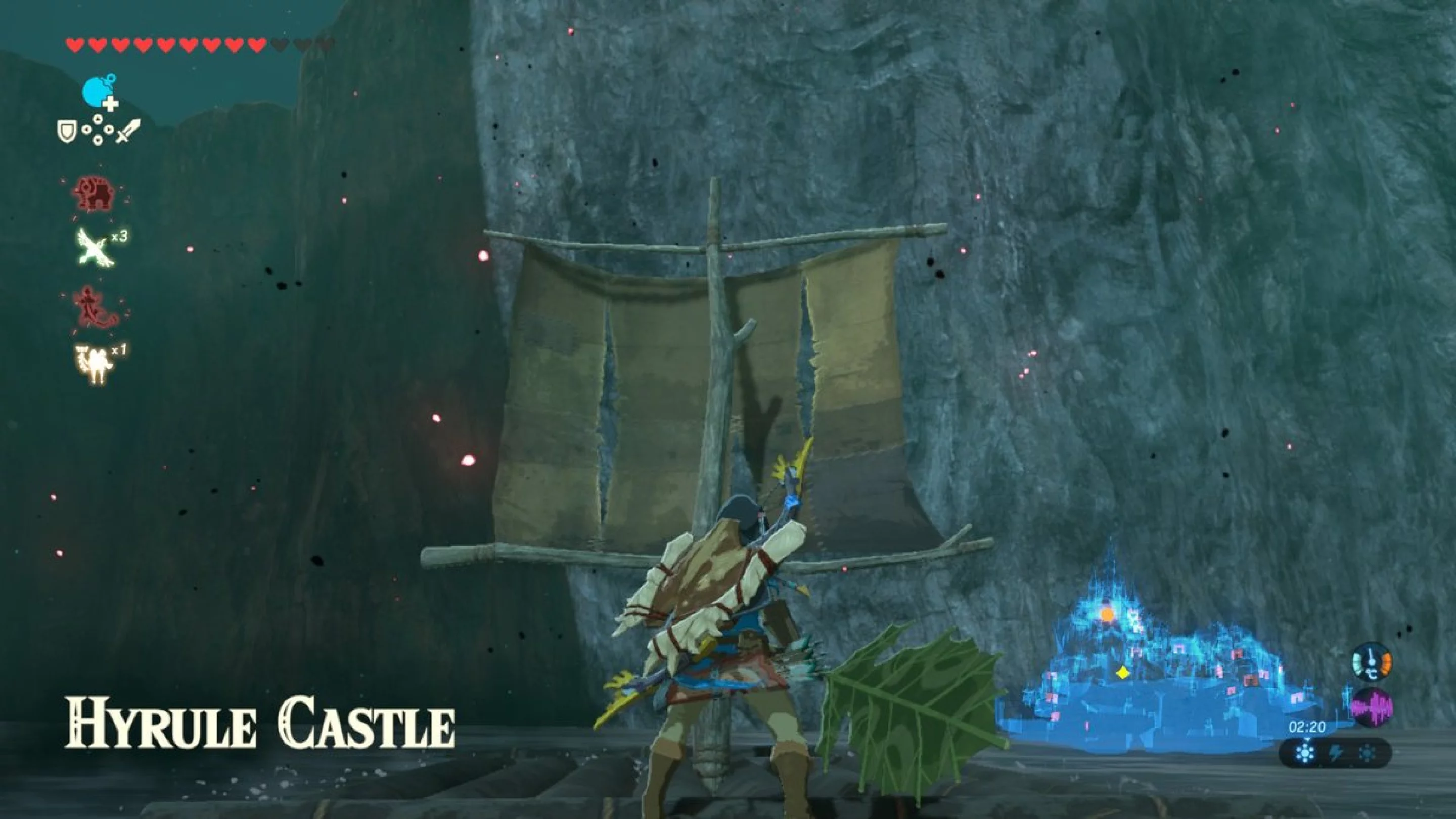1456x819 pixels.
Task: Select the sword icon beside the stick indicator
Action: (x=129, y=130)
